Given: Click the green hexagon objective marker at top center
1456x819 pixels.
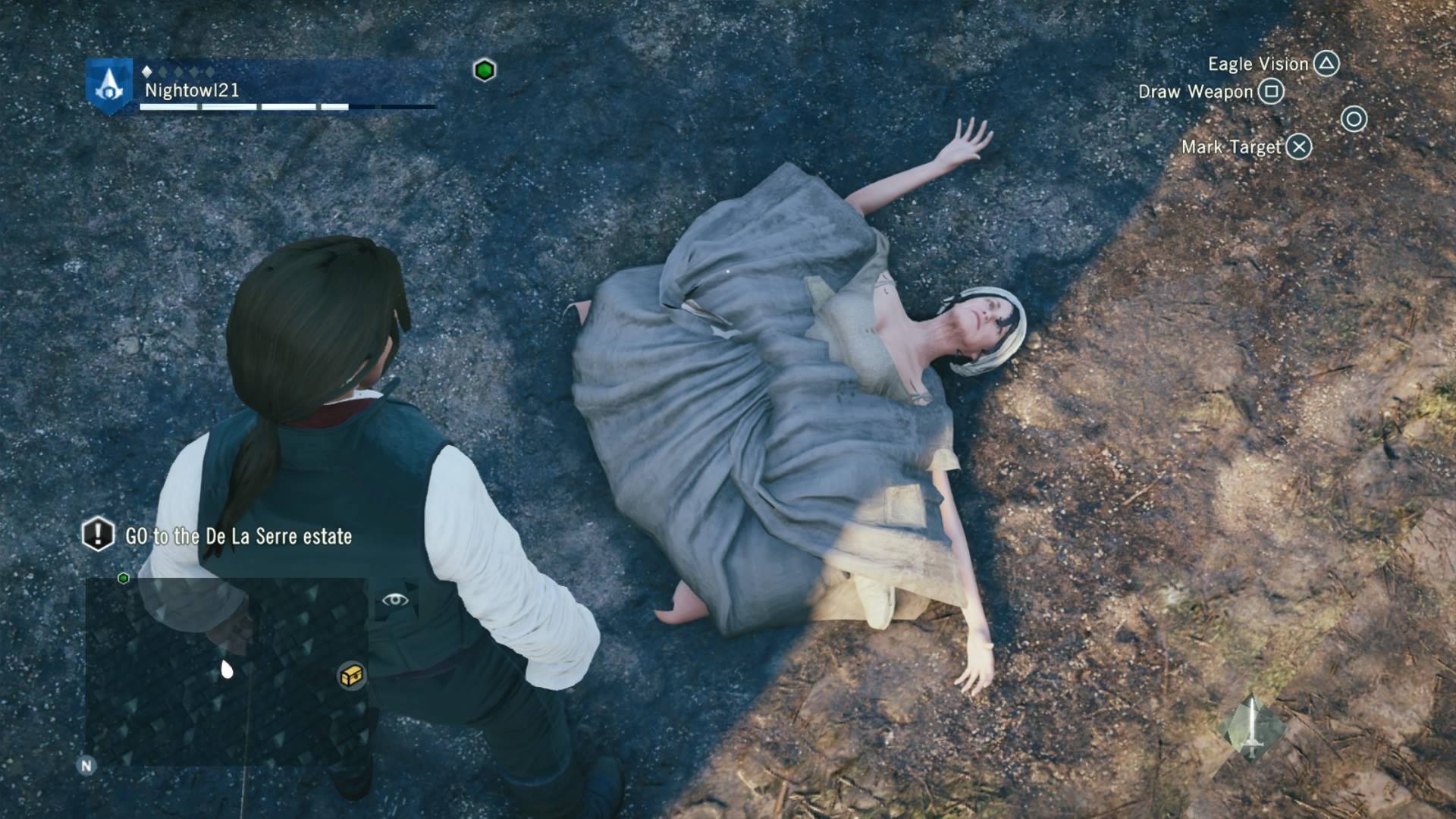Looking at the screenshot, I should (483, 69).
